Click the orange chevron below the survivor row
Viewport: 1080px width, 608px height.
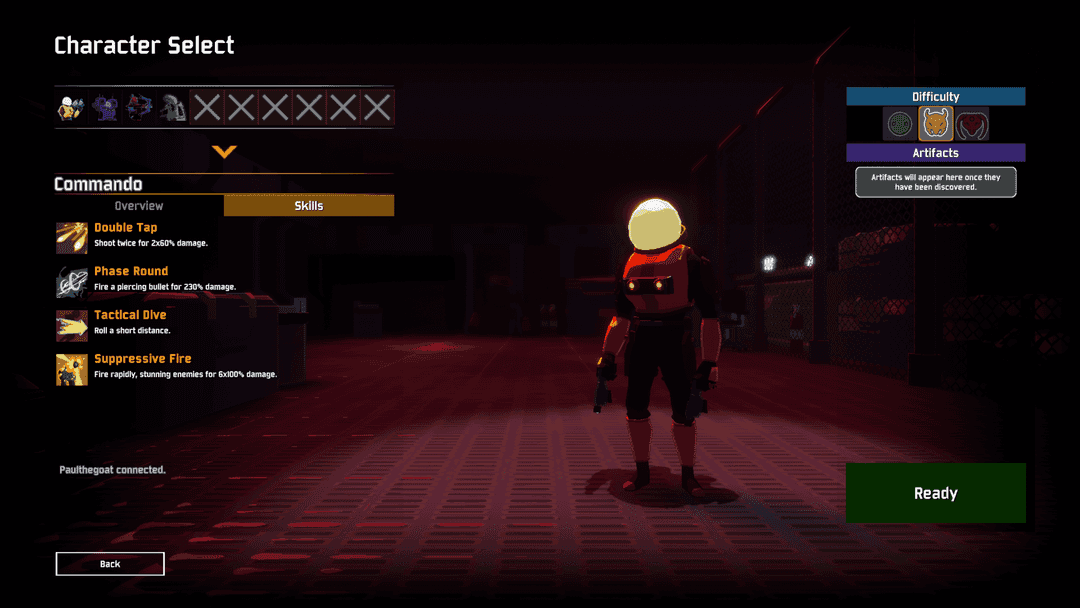[x=224, y=152]
